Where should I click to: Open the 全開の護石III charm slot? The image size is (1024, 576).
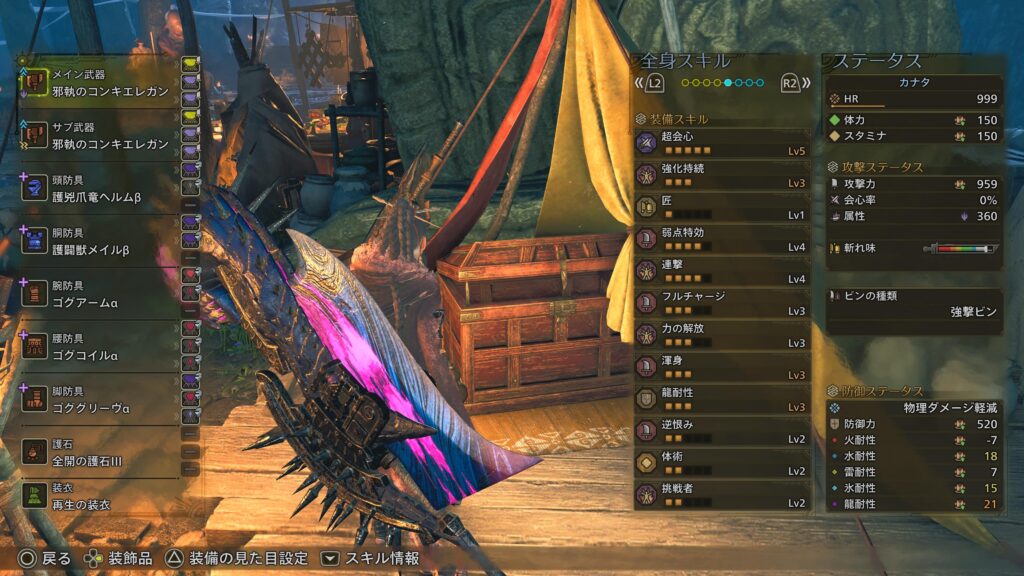point(100,452)
